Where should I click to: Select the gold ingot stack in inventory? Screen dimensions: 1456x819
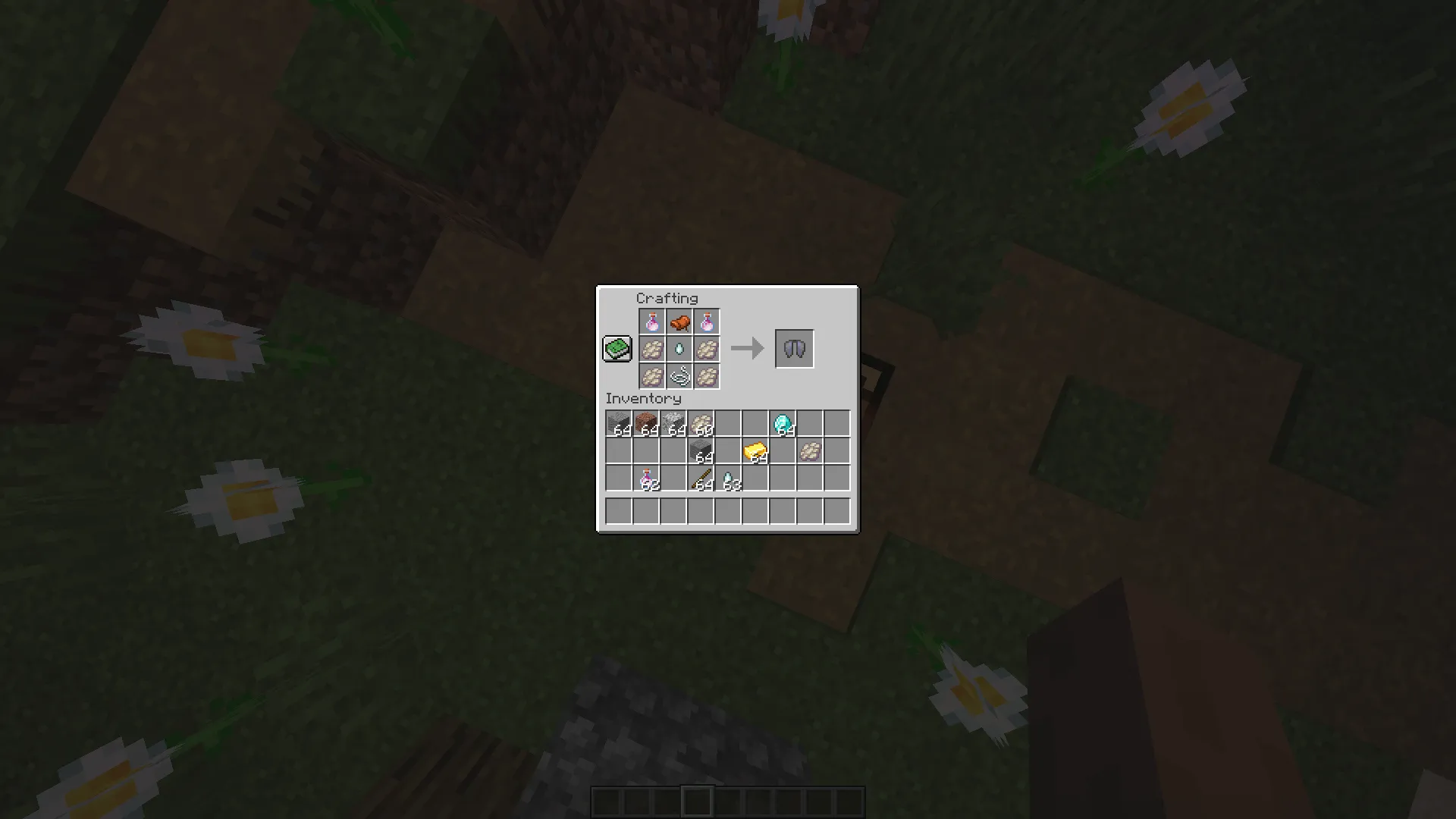754,450
